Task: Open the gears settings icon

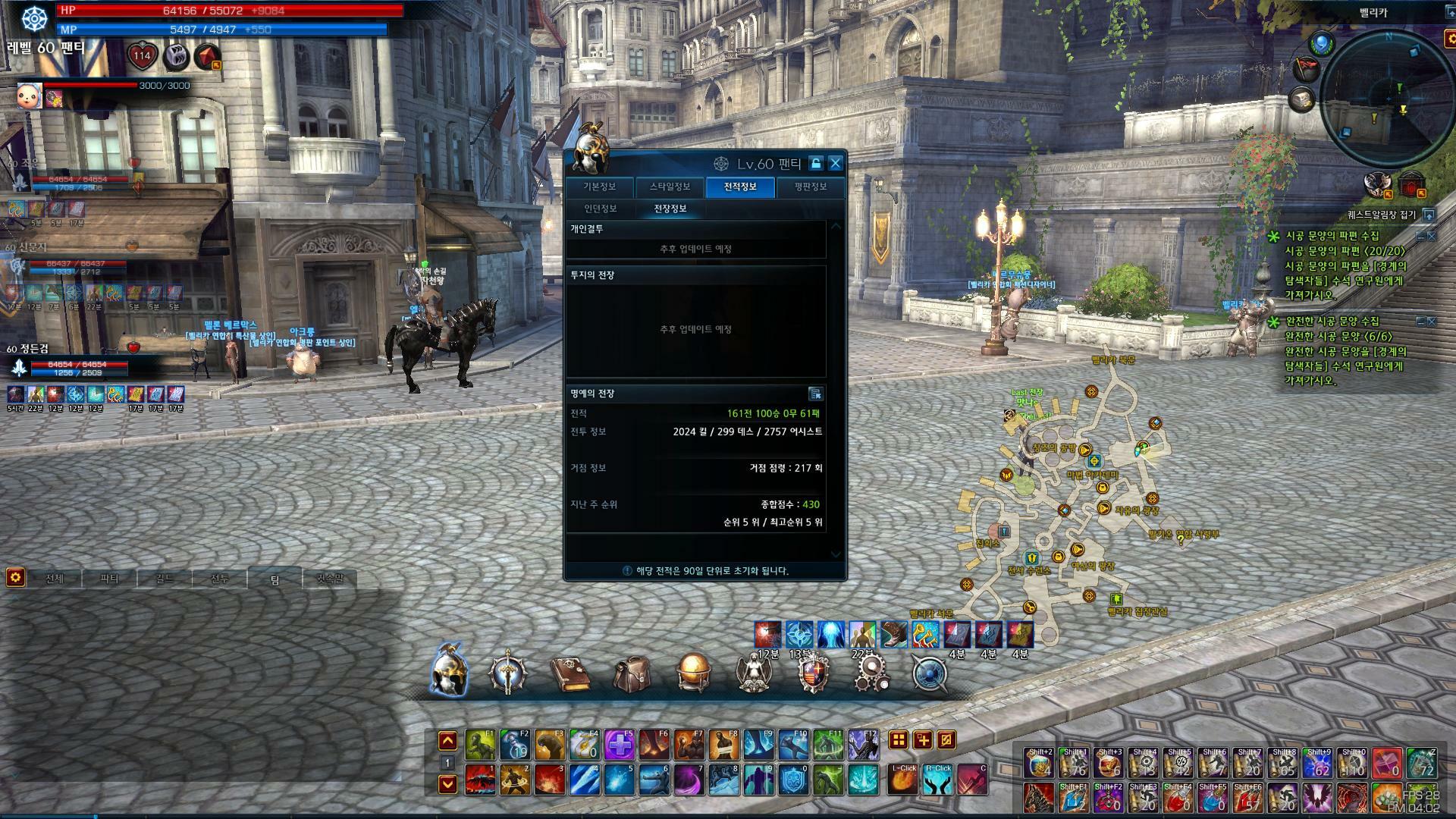Action: click(x=871, y=673)
